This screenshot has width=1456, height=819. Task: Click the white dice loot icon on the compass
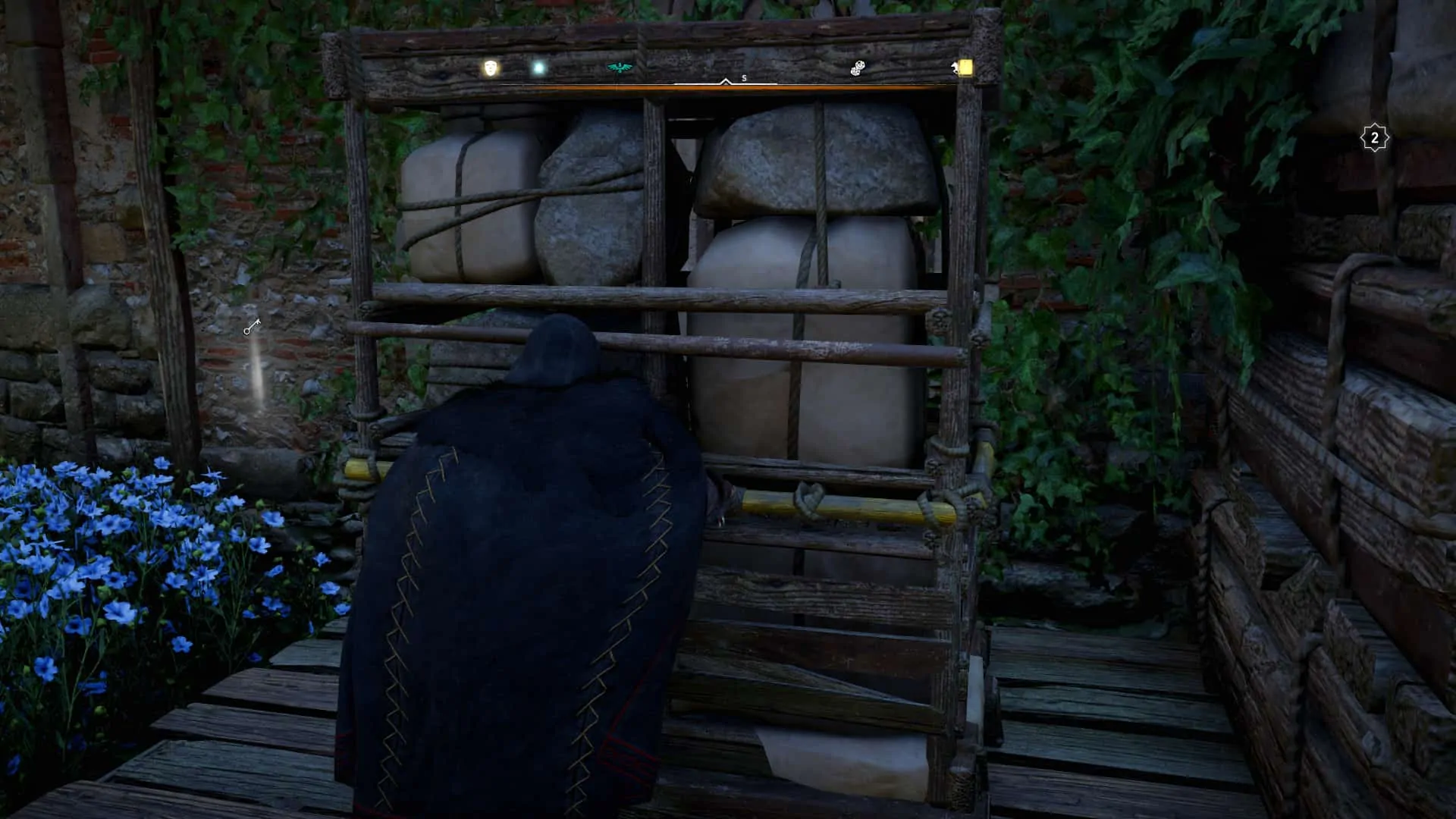point(857,68)
